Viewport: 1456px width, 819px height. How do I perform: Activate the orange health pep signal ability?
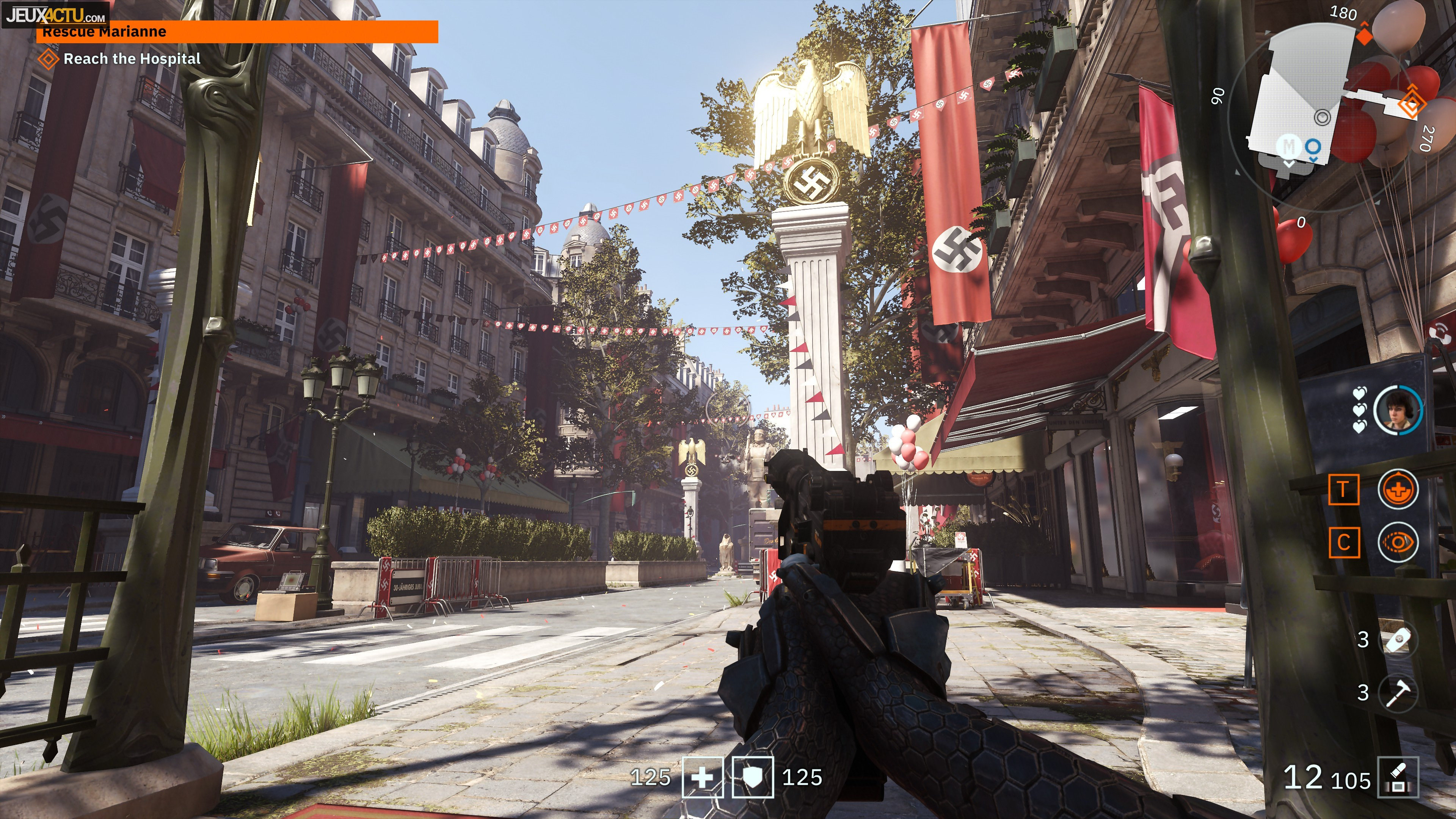(x=1398, y=490)
